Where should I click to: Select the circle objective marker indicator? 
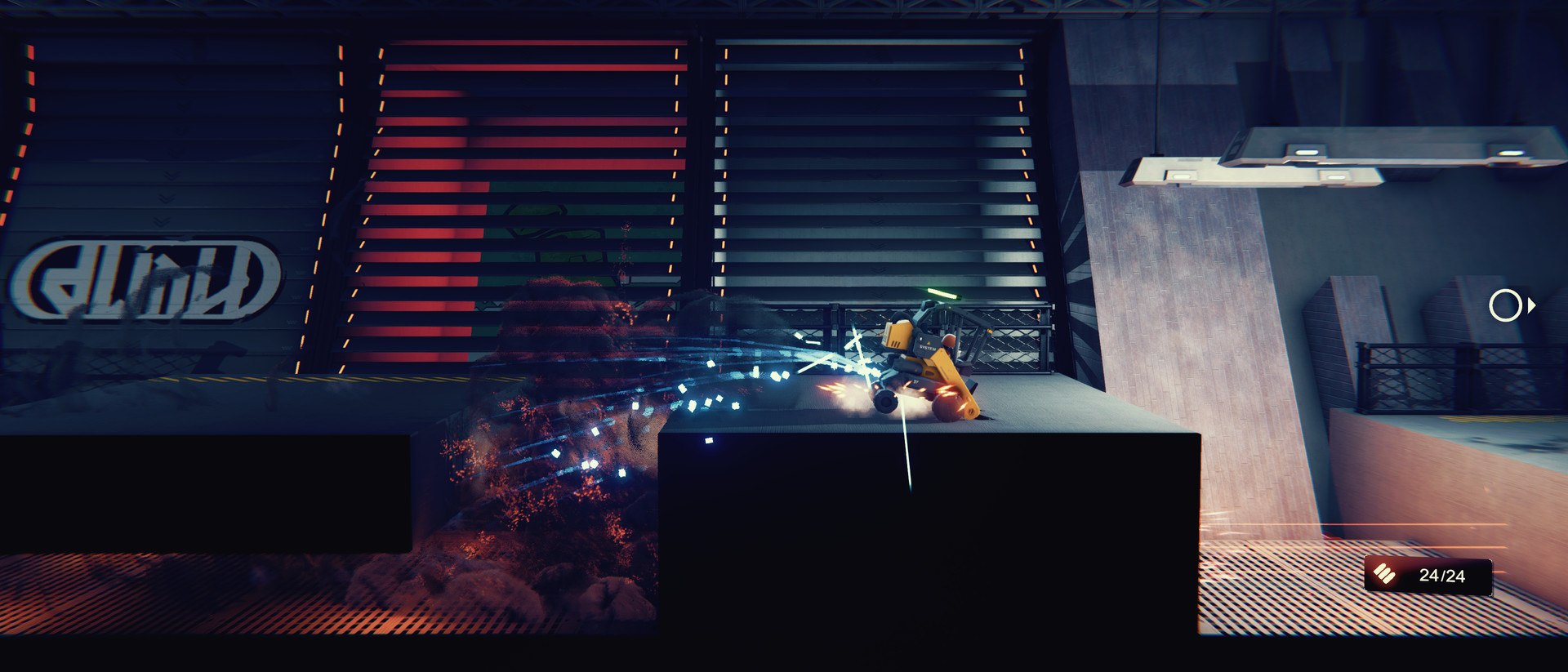[1507, 306]
